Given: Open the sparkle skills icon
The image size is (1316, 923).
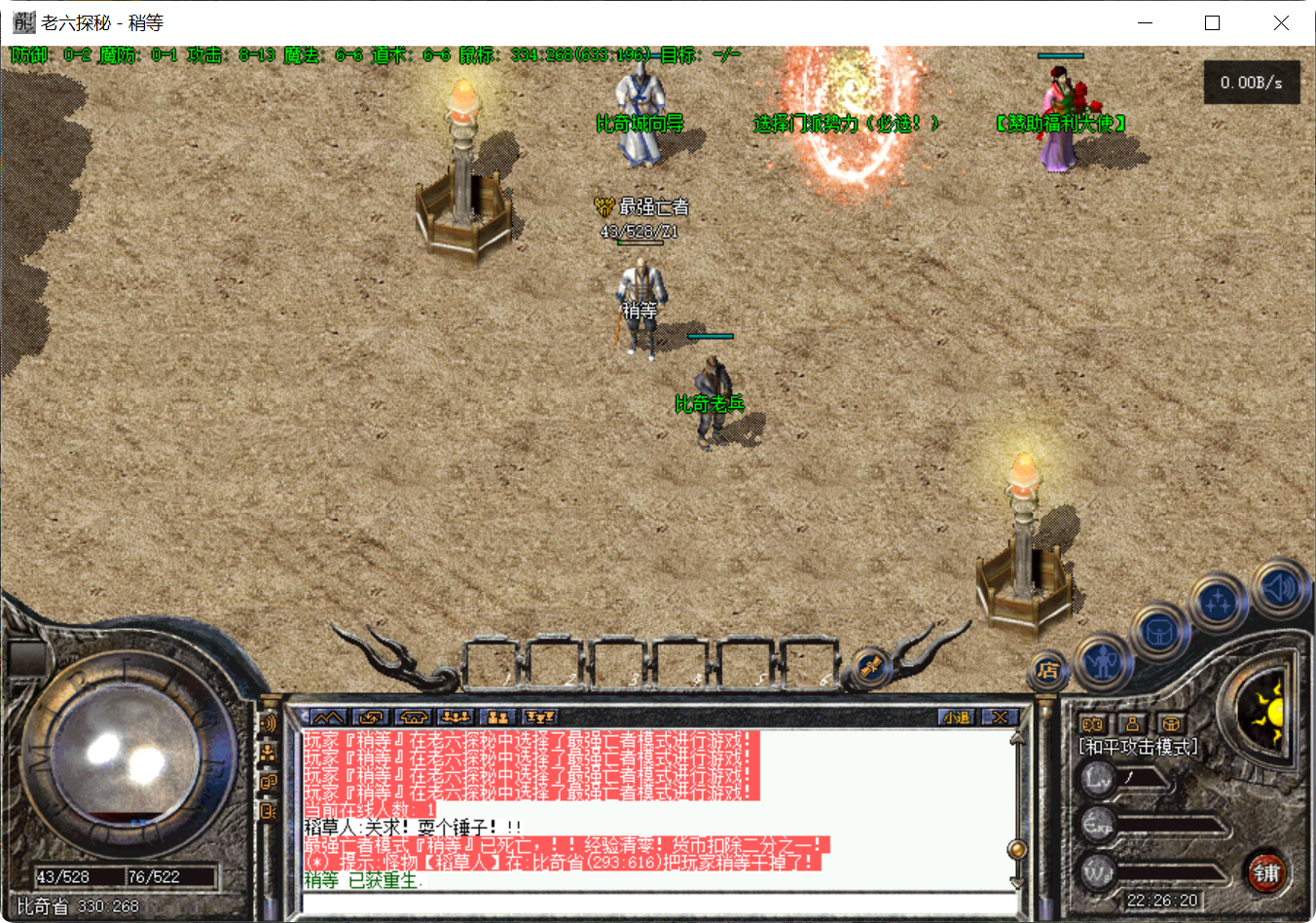Looking at the screenshot, I should (x=1218, y=601).
